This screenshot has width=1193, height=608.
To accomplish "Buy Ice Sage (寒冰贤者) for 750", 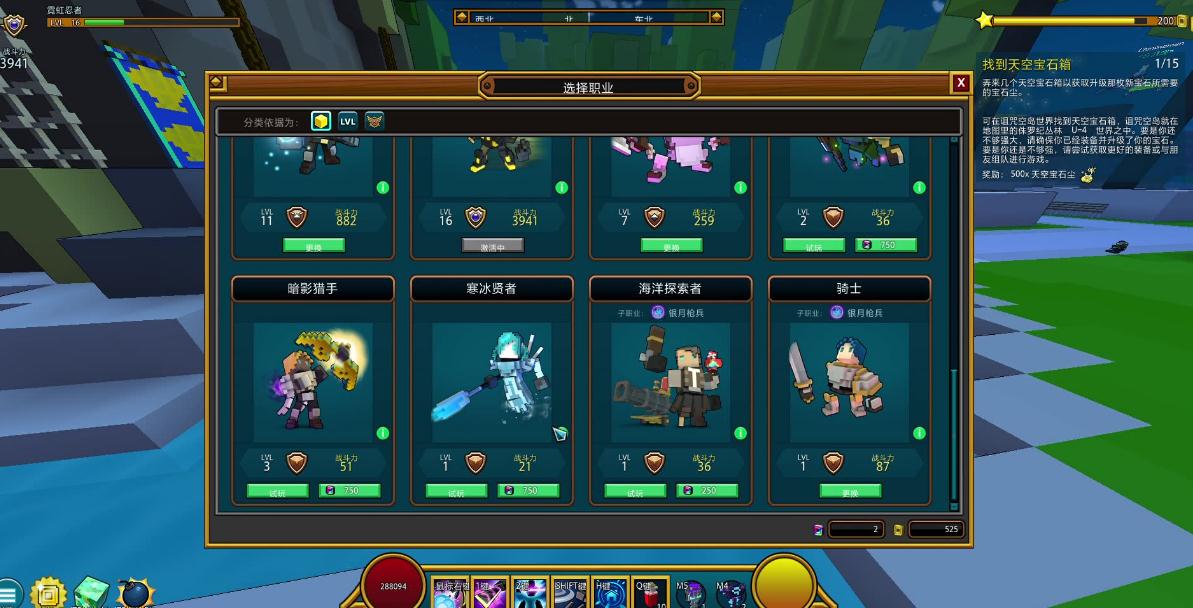I will 528,491.
